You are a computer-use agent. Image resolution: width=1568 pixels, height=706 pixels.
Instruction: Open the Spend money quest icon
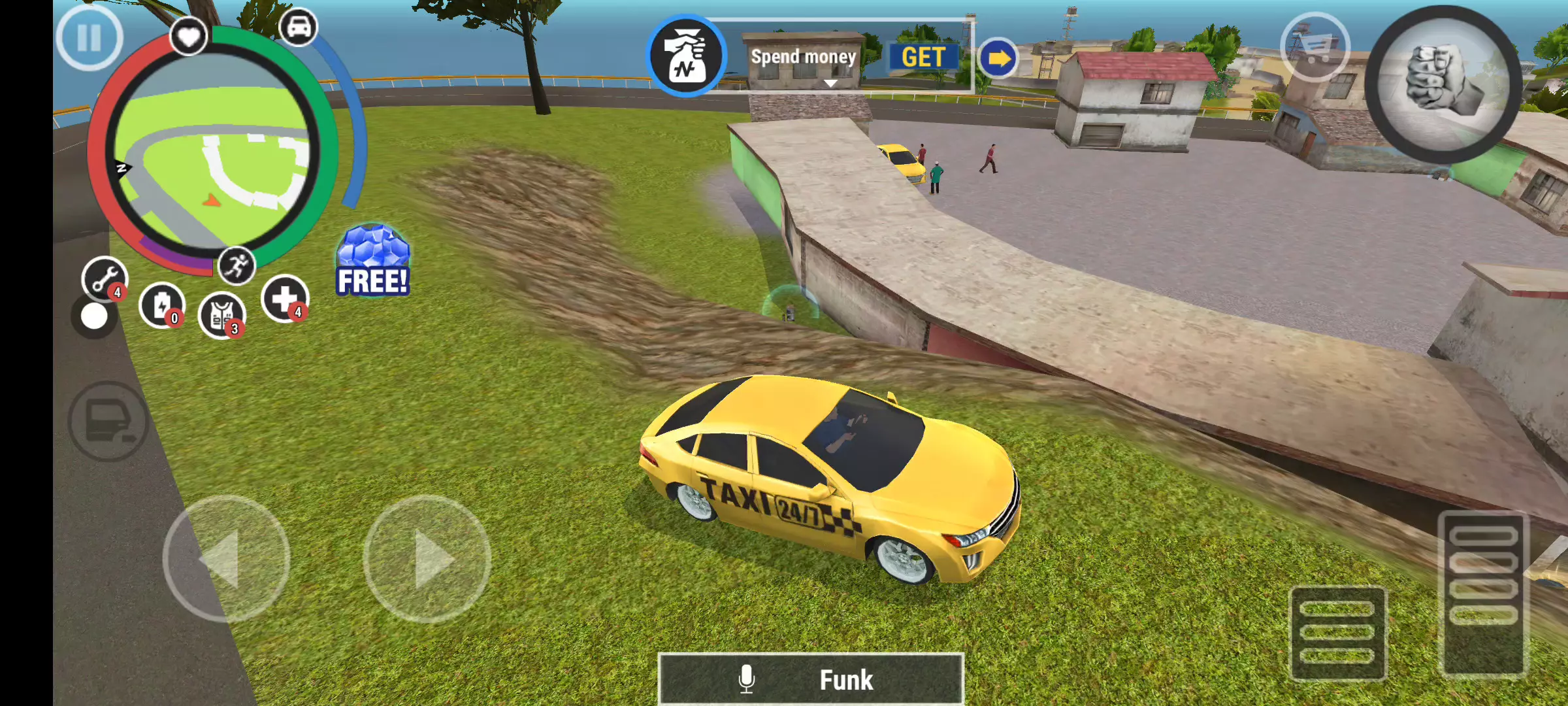pyautogui.click(x=686, y=56)
